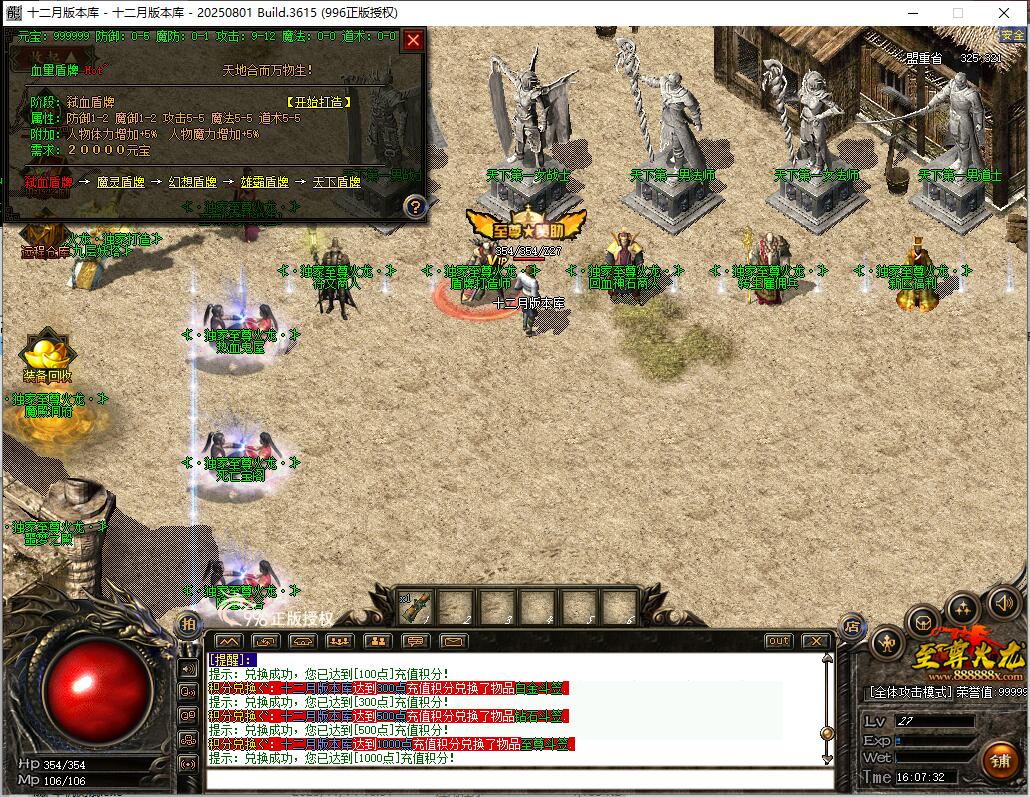Image resolution: width=1030 pixels, height=797 pixels.
Task: Select the 天下盾牌 stage link
Action: 336,182
